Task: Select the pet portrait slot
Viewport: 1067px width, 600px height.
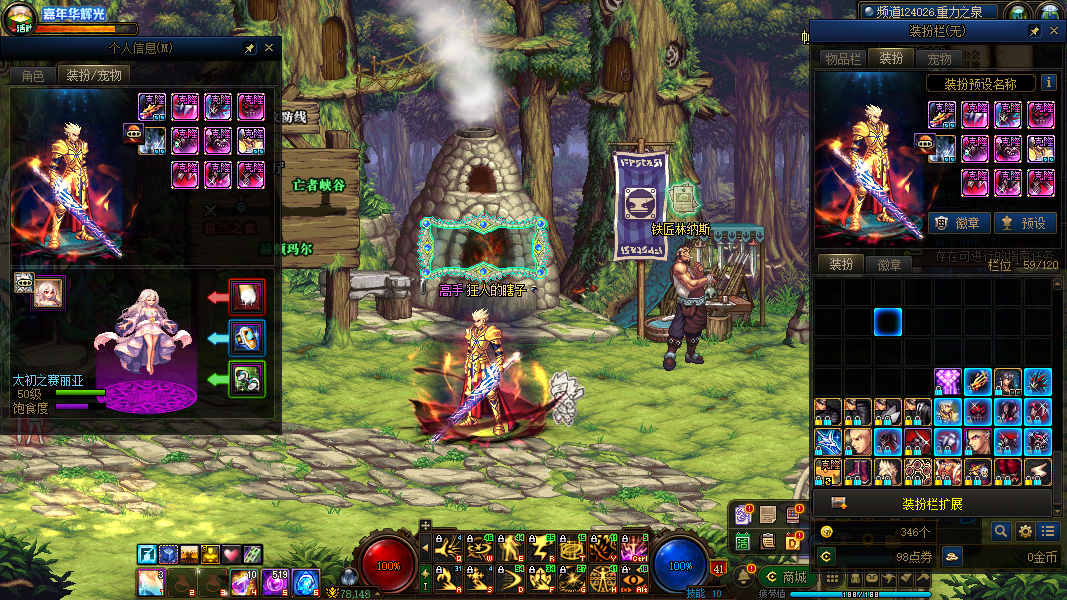Action: tap(47, 292)
